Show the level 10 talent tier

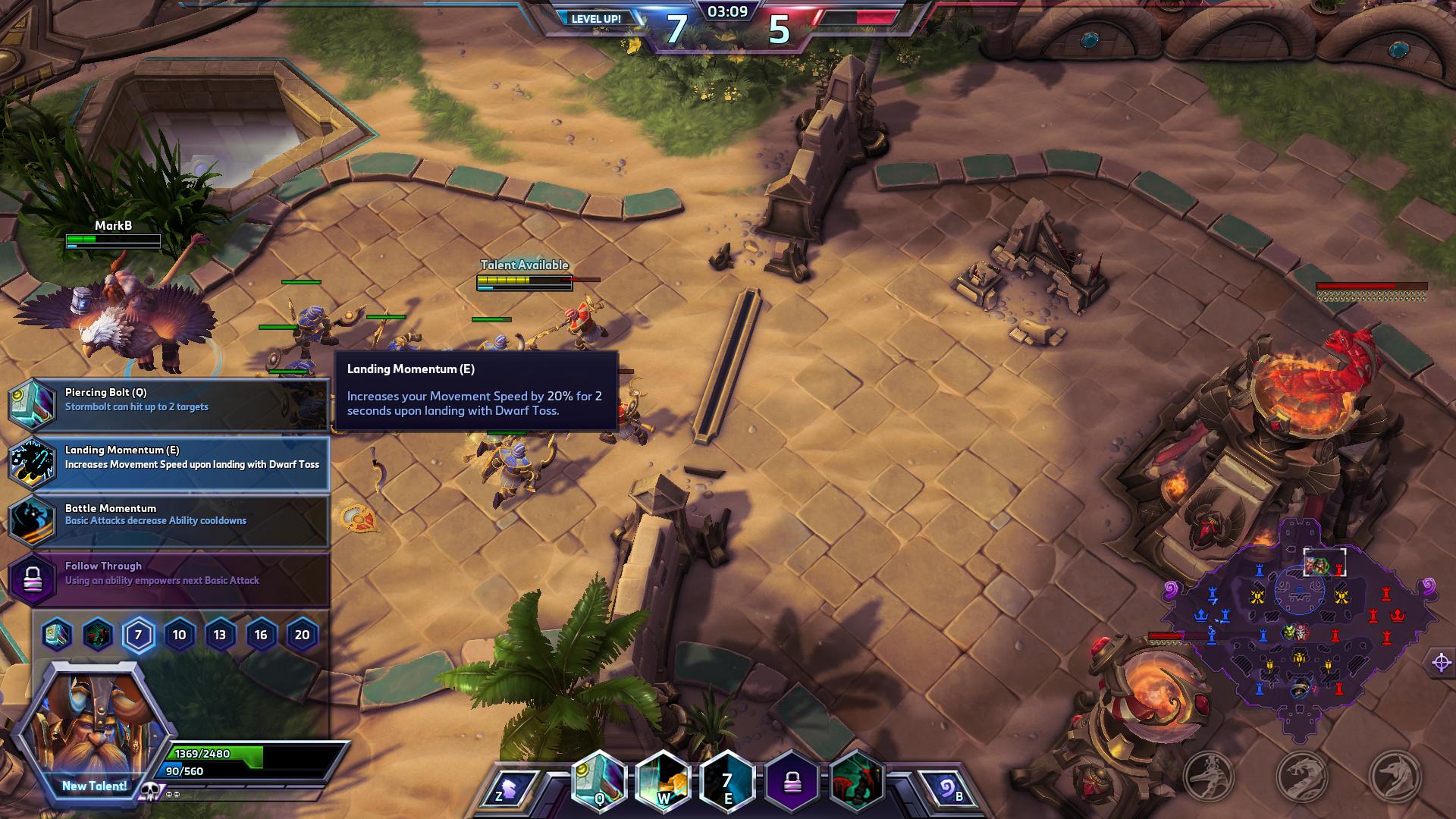point(179,635)
